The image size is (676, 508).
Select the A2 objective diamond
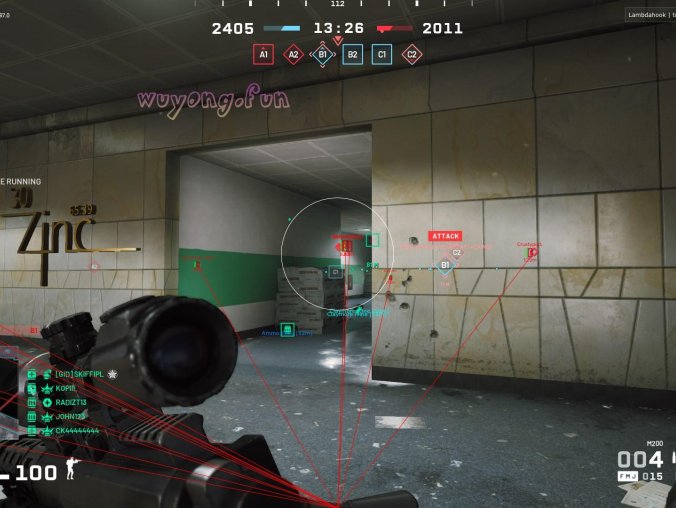point(293,55)
